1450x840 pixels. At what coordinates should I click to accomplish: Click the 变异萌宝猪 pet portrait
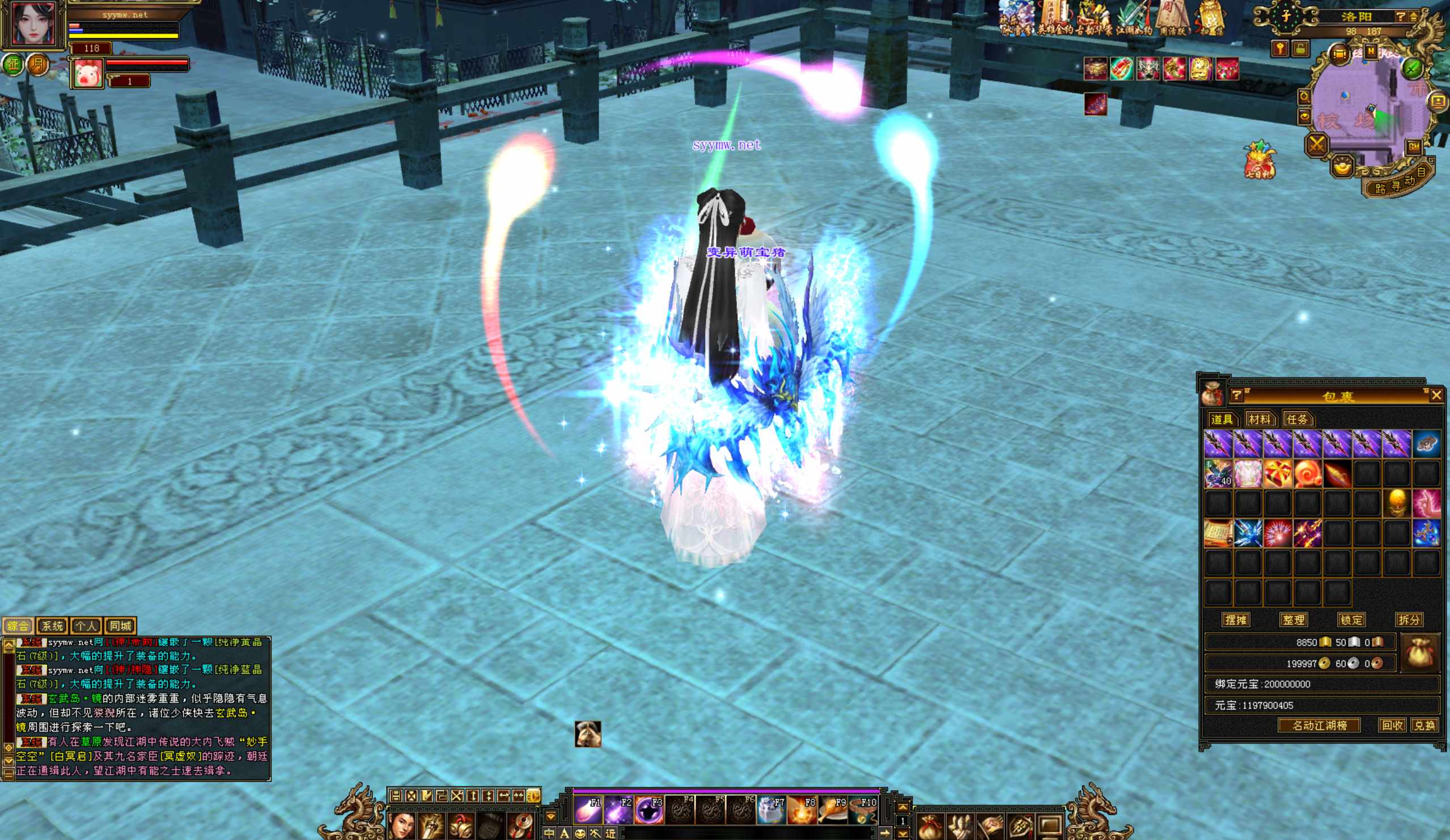(x=87, y=73)
